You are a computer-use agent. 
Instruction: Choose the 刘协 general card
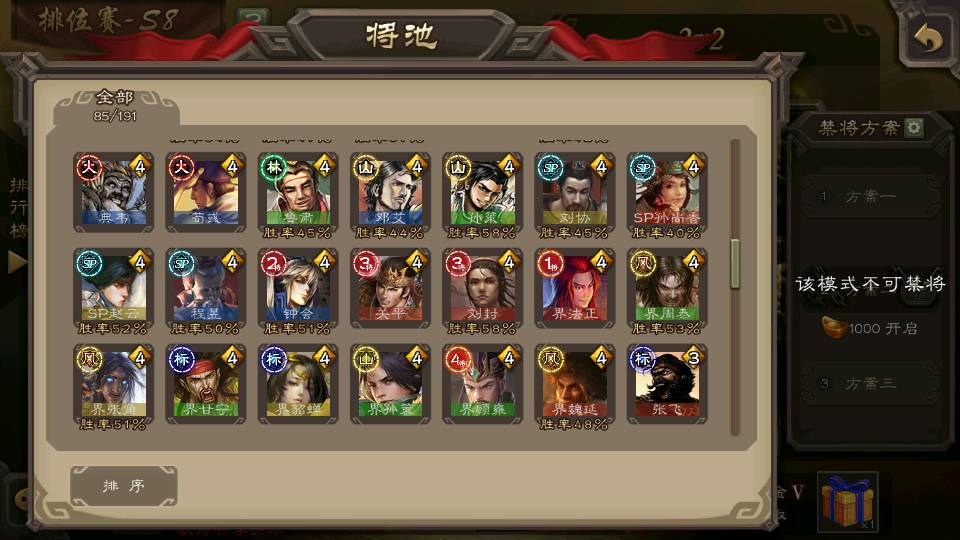click(573, 191)
